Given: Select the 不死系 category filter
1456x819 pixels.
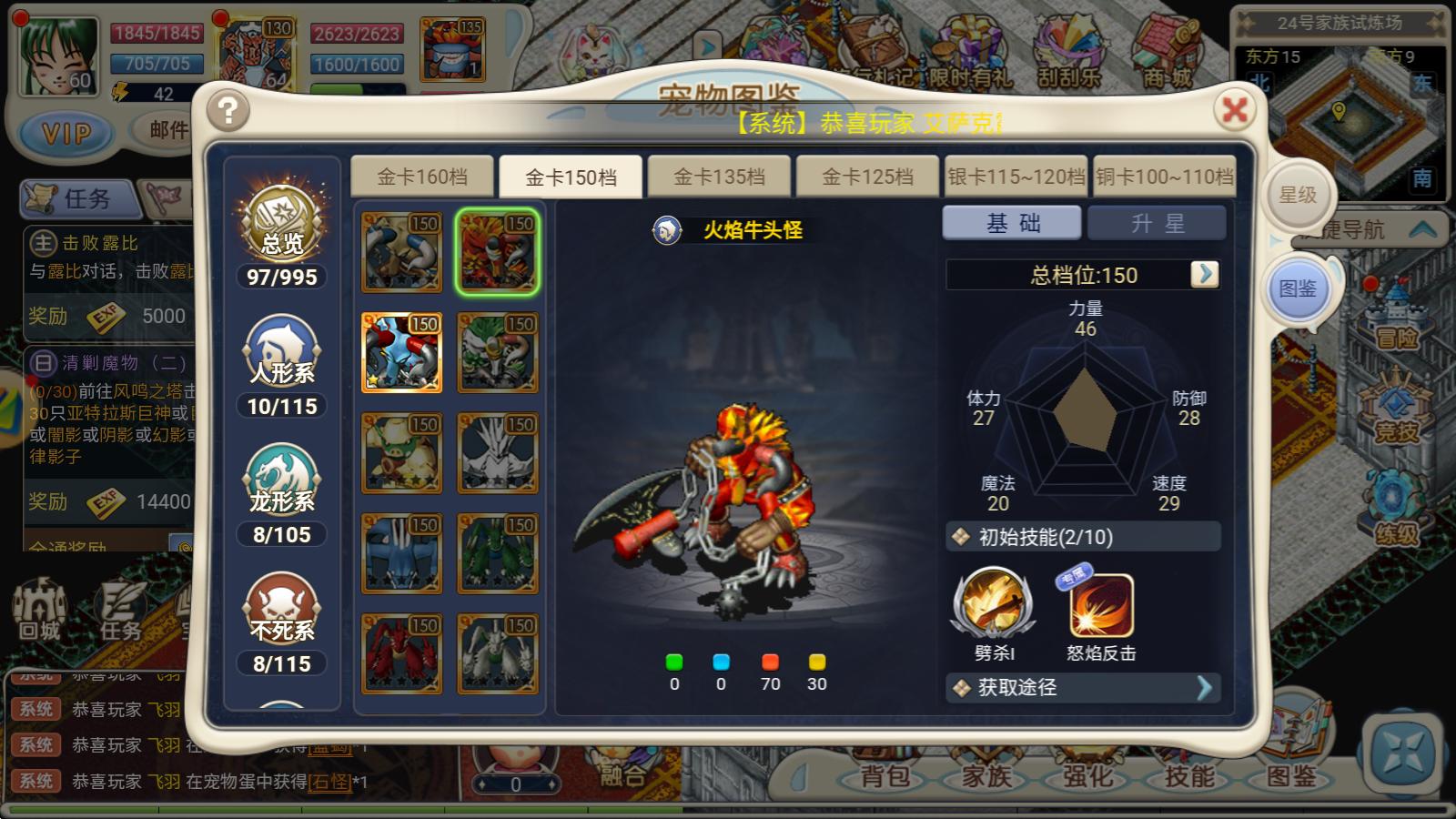Looking at the screenshot, I should [x=281, y=612].
